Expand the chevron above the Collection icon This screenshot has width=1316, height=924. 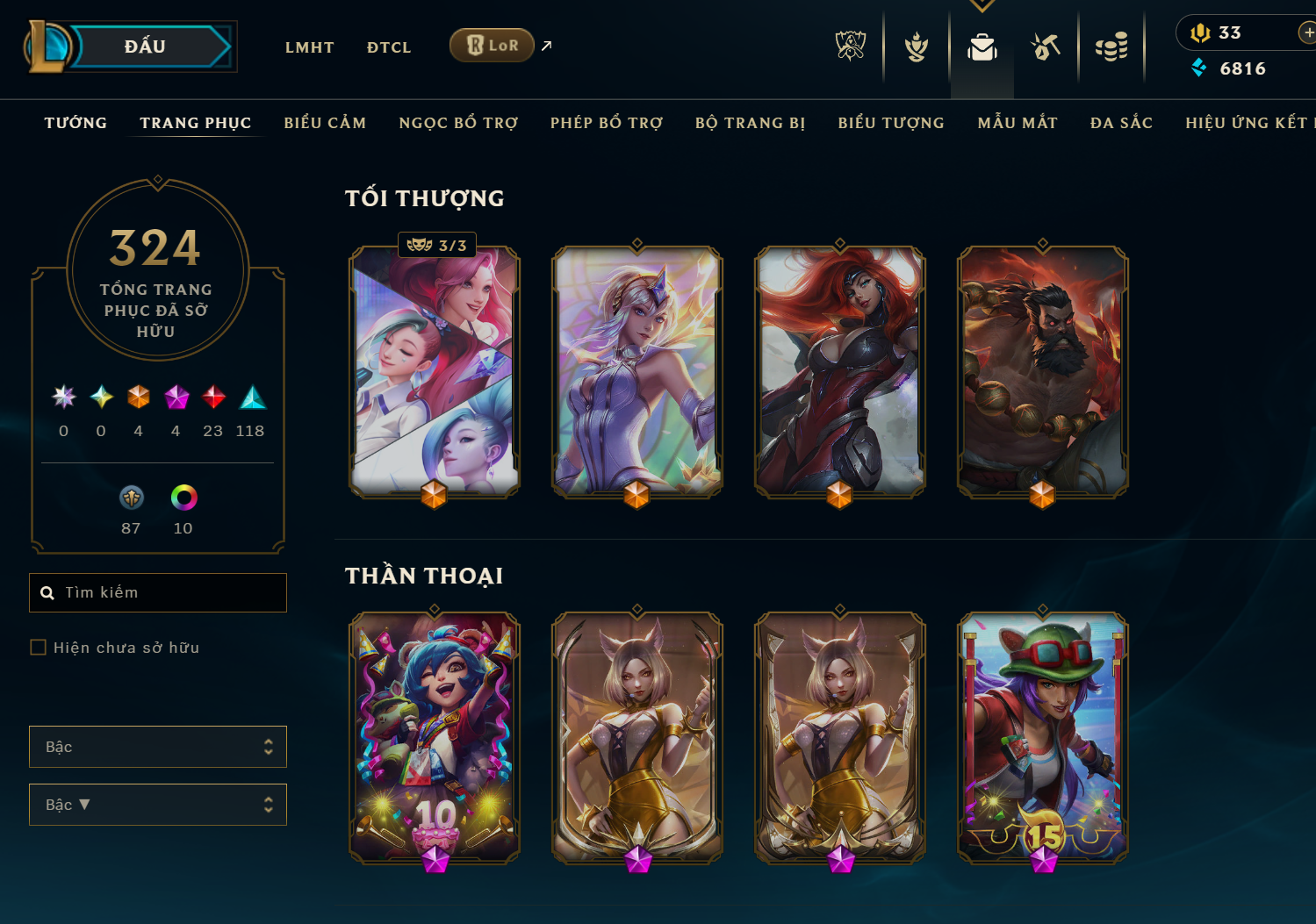[x=982, y=4]
